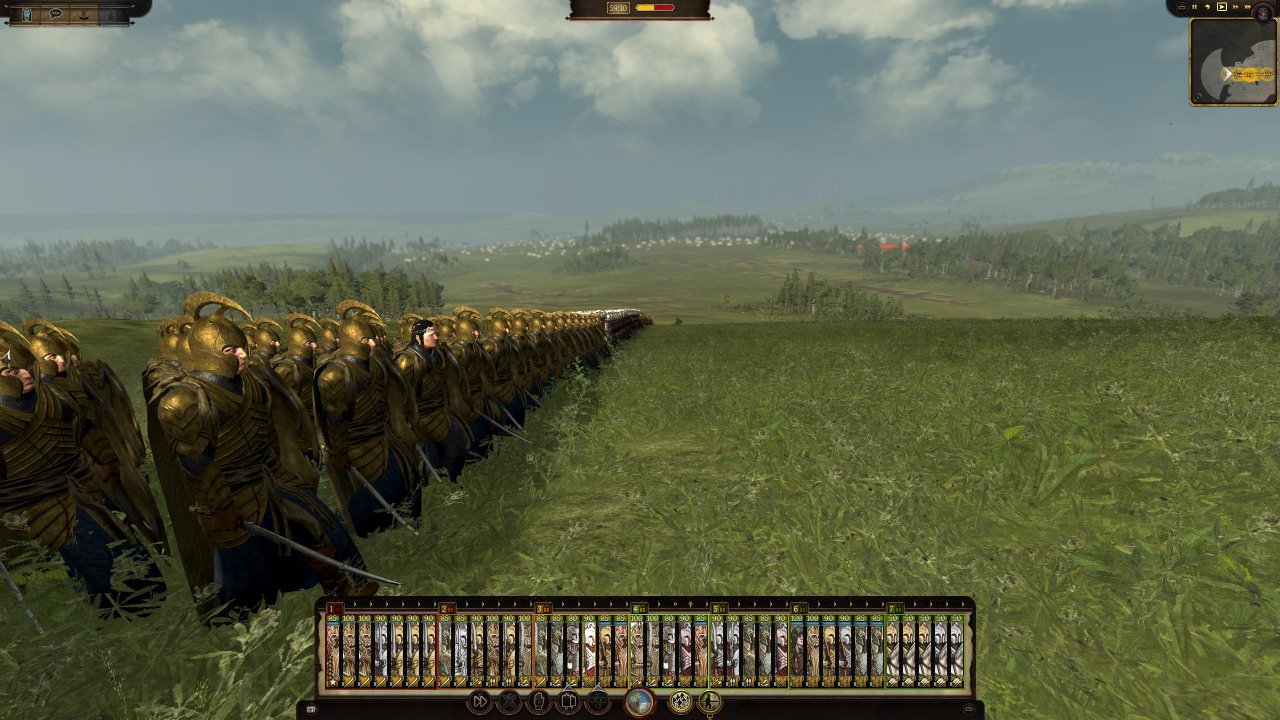This screenshot has height=720, width=1280.
Task: Open the tactical map globe icon
Action: point(639,700)
